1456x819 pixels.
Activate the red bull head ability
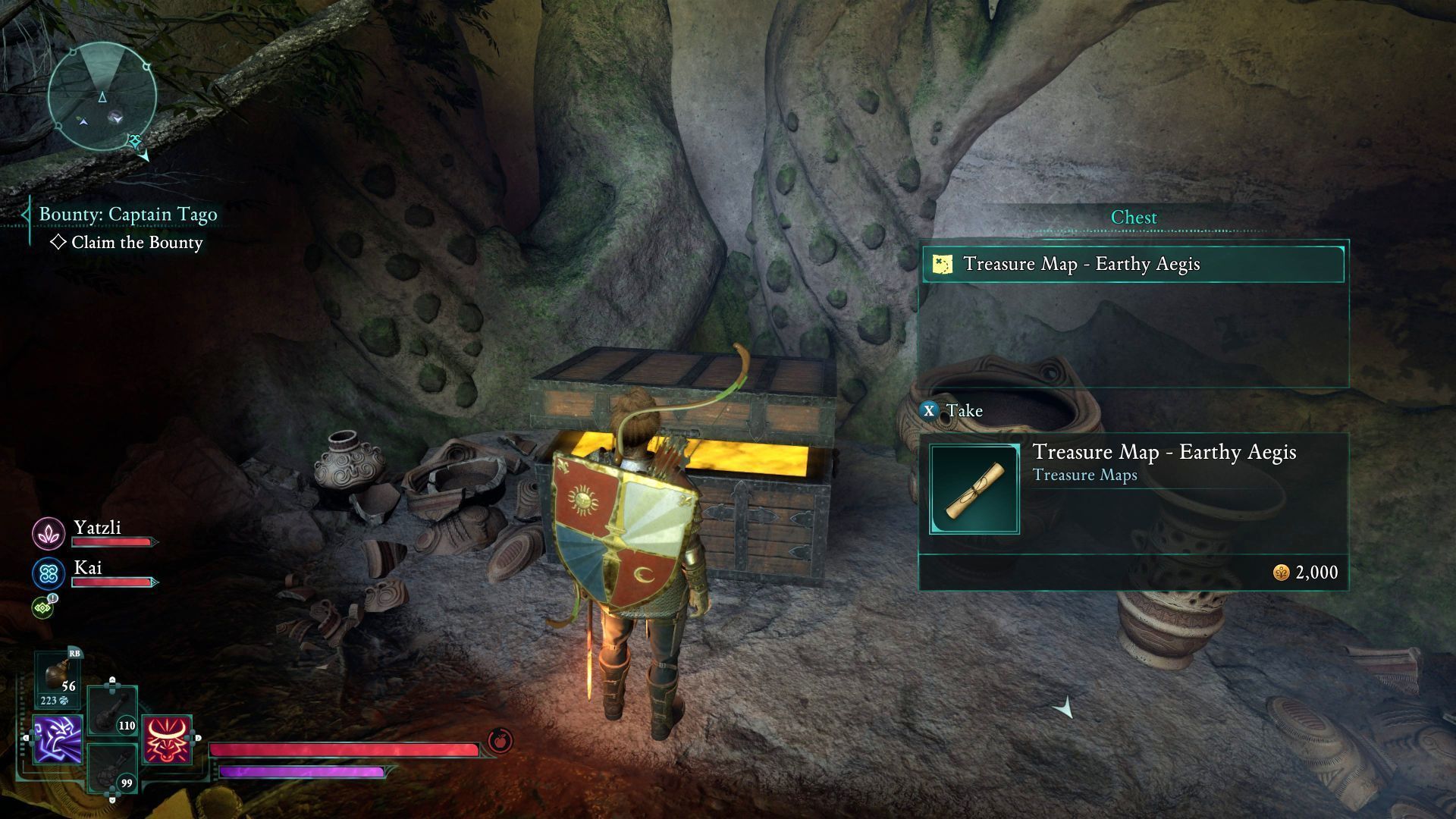(x=167, y=739)
